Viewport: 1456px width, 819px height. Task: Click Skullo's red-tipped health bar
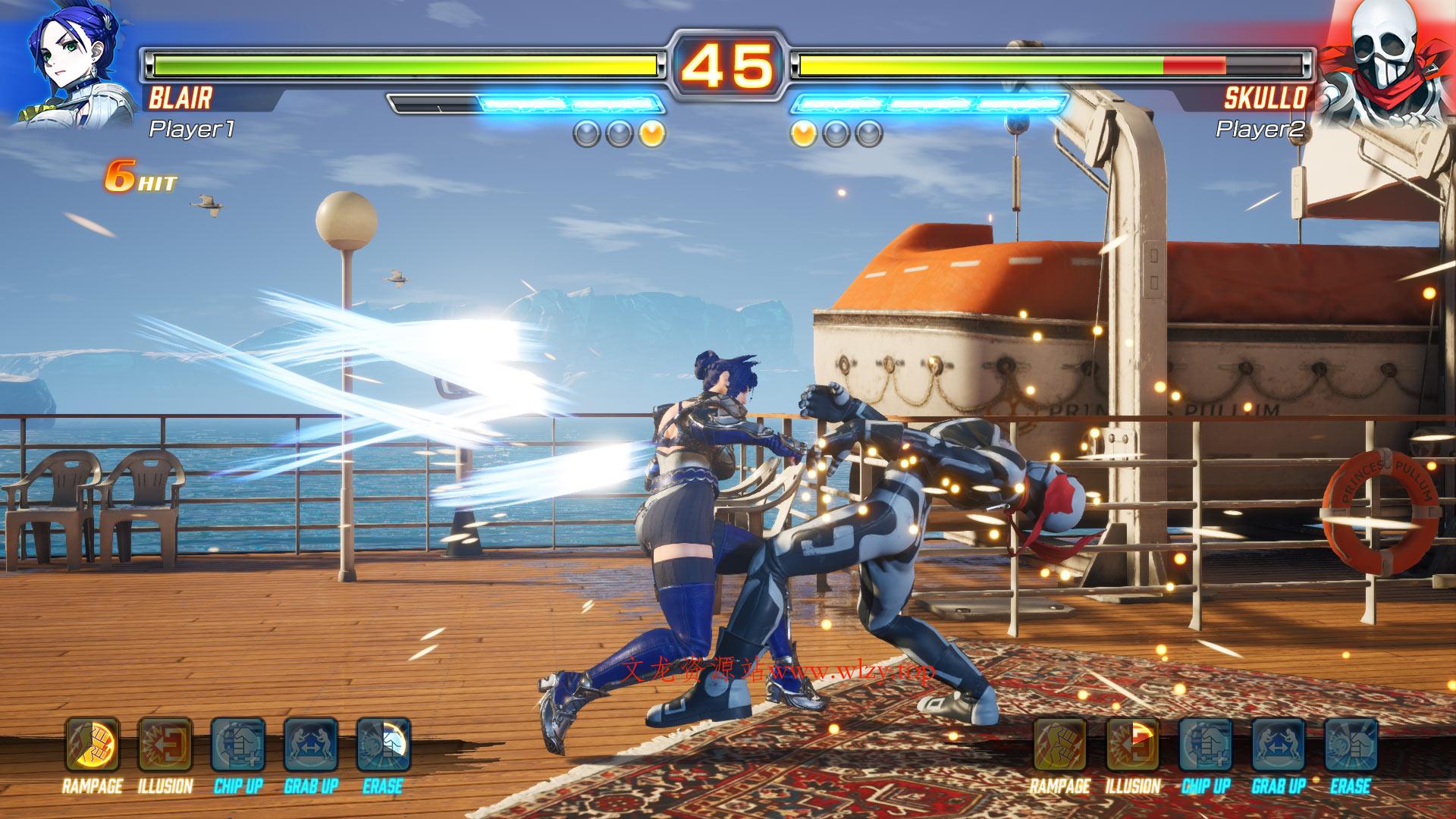(1194, 64)
